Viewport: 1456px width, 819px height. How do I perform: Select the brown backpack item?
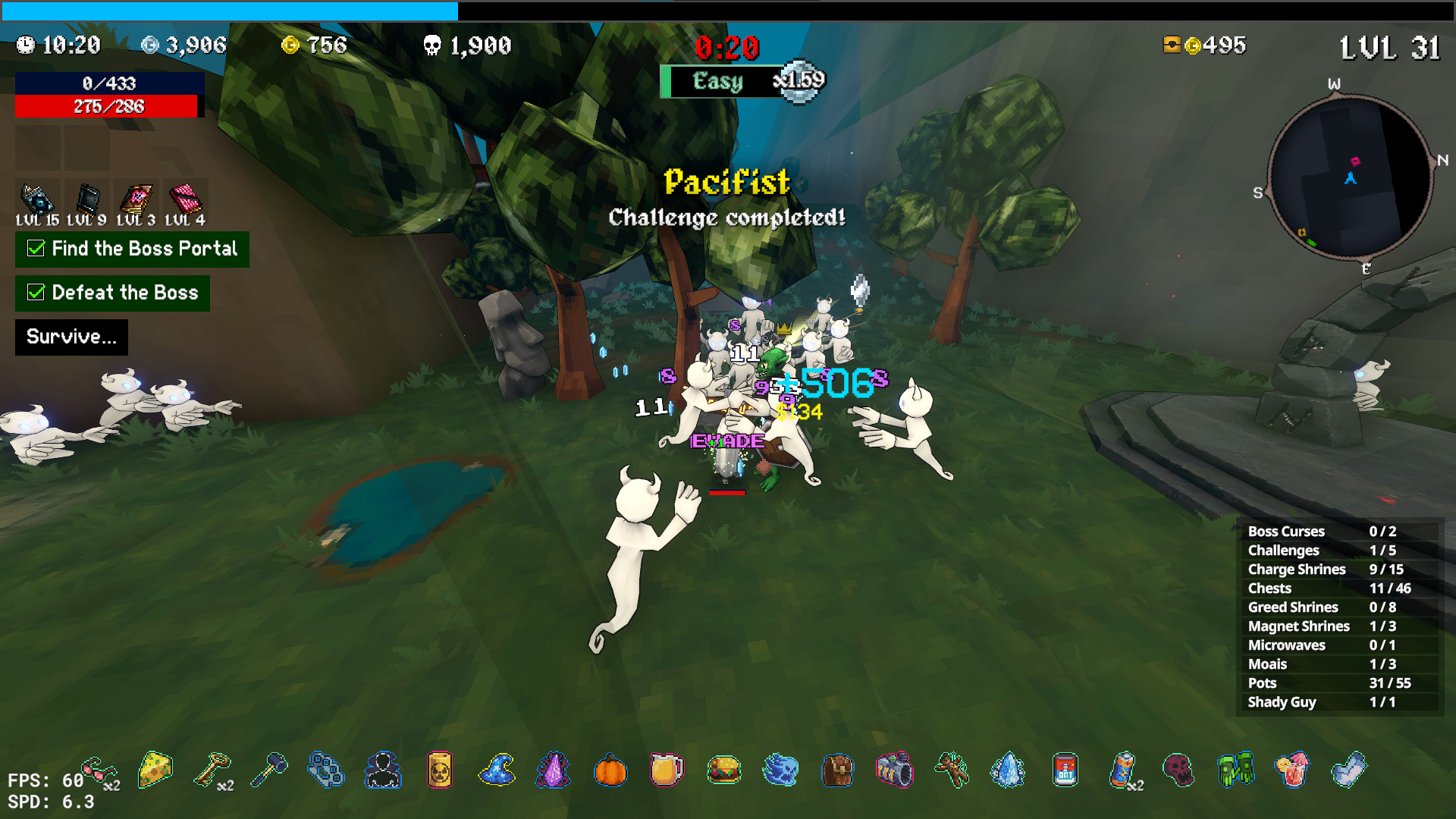pos(838,770)
